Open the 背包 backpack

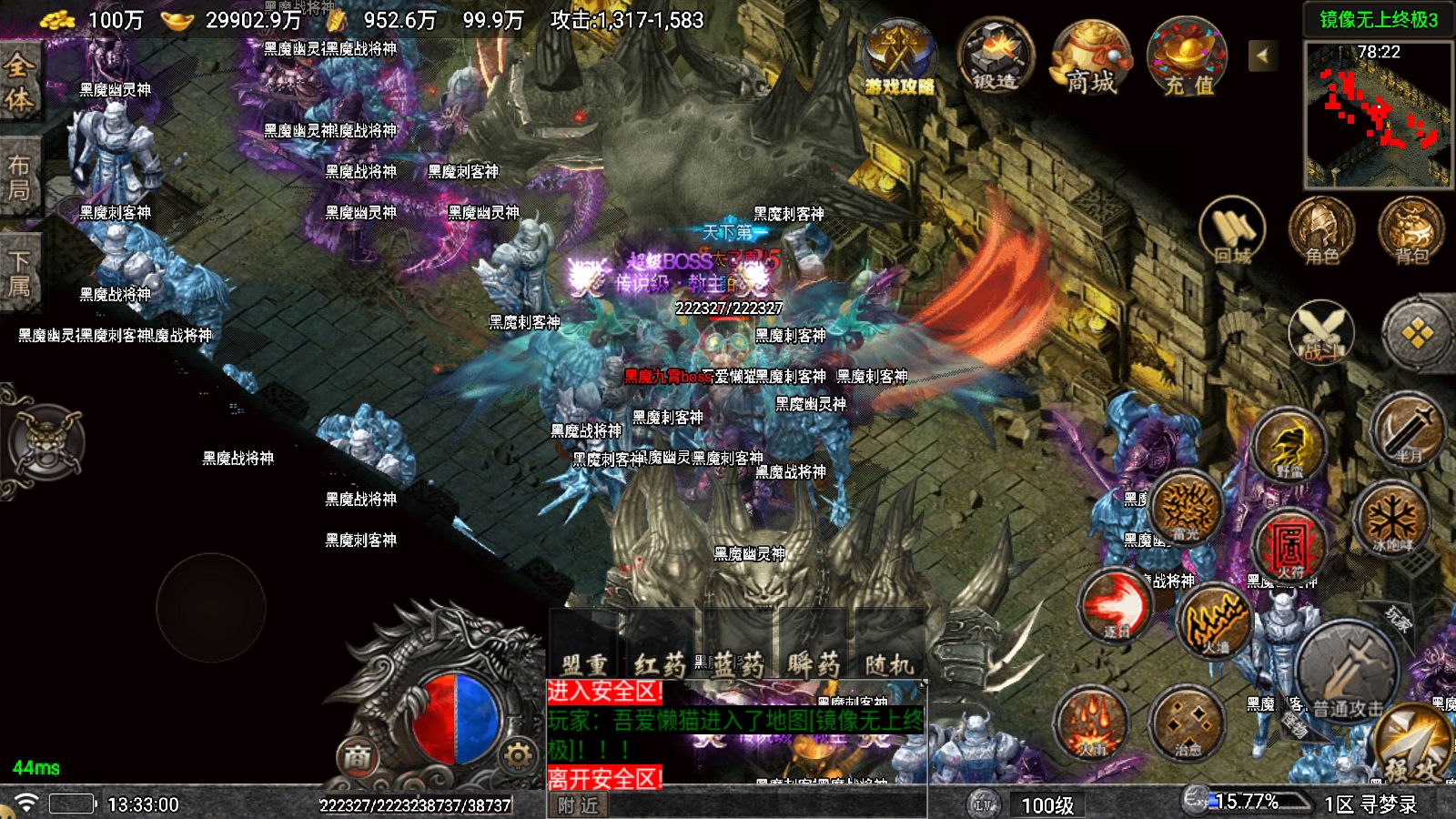point(1410,231)
